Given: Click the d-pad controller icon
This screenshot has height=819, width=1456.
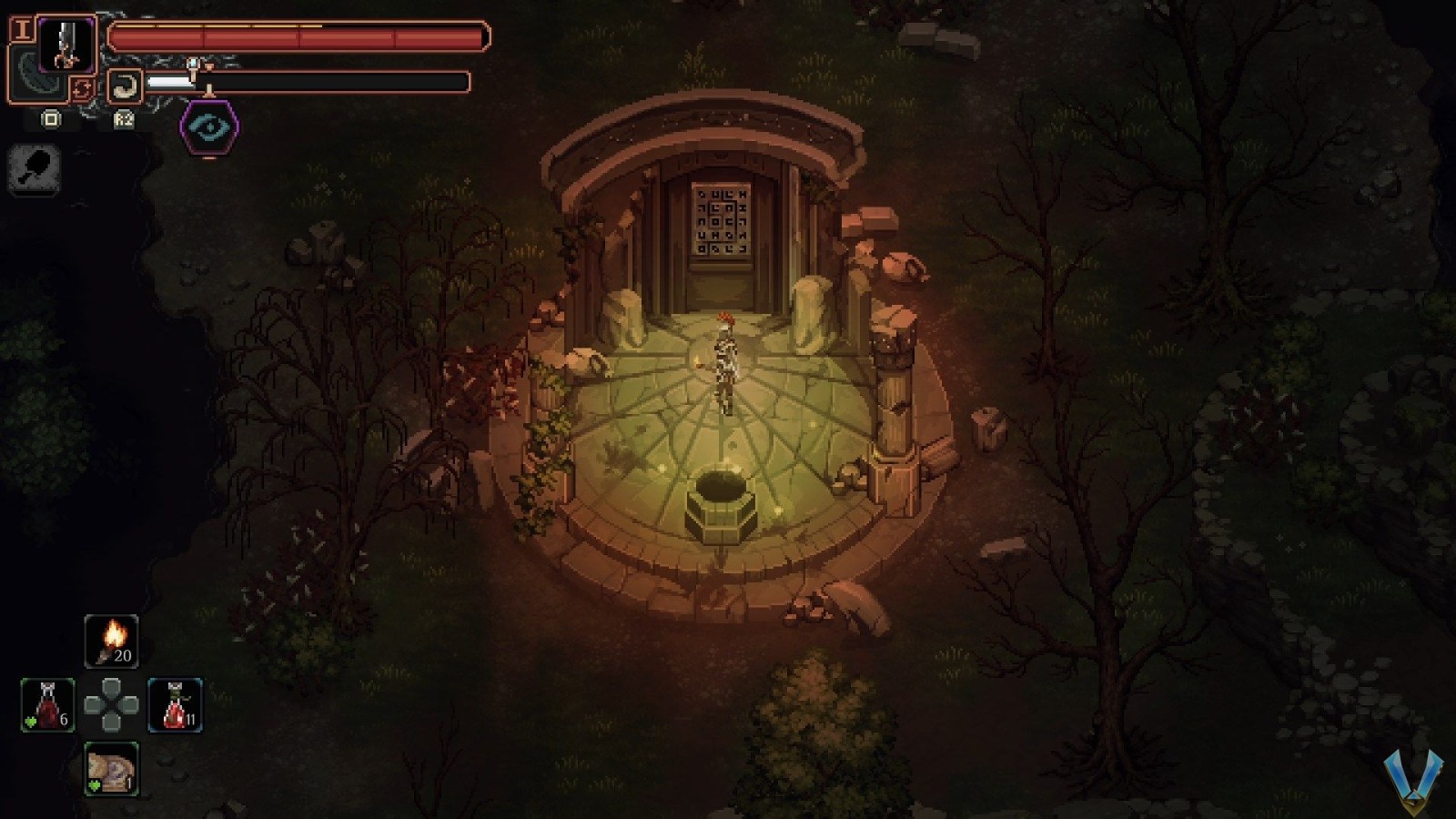Looking at the screenshot, I should click(111, 703).
